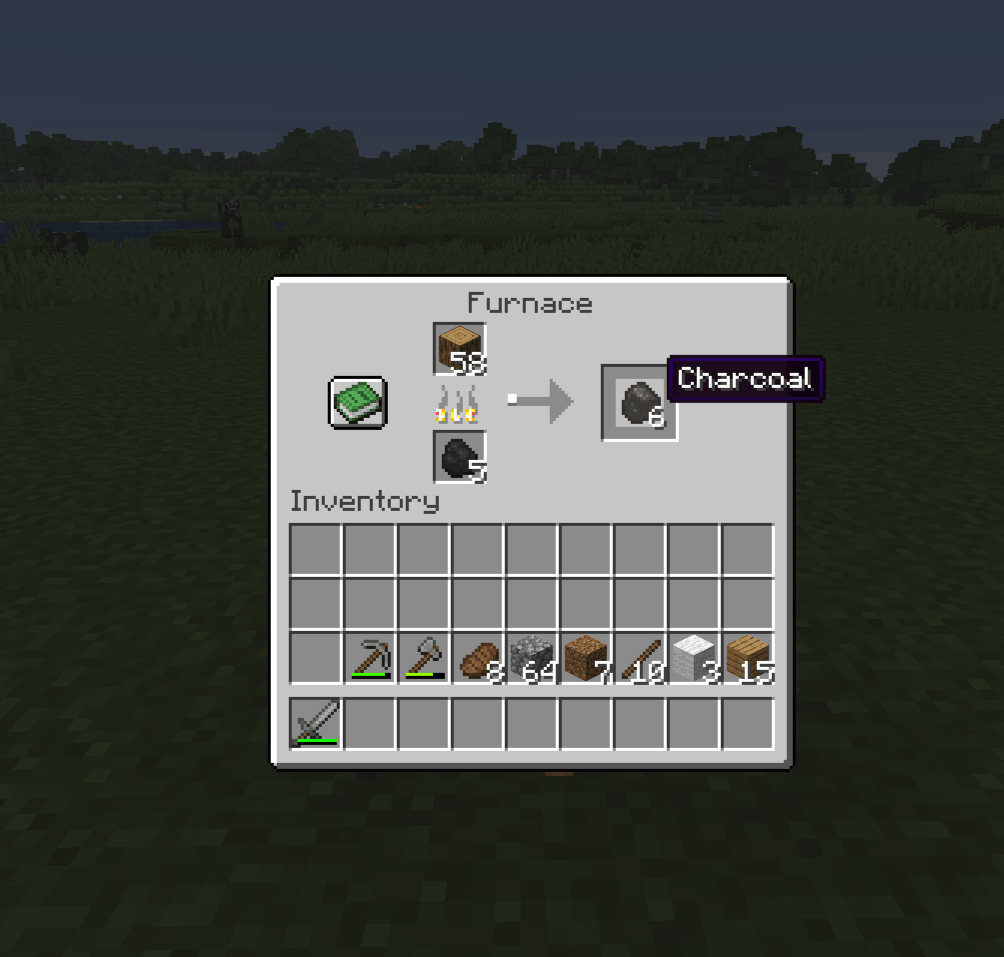The width and height of the screenshot is (1004, 957).
Task: Pick up the log stack in furnace input
Action: [459, 349]
